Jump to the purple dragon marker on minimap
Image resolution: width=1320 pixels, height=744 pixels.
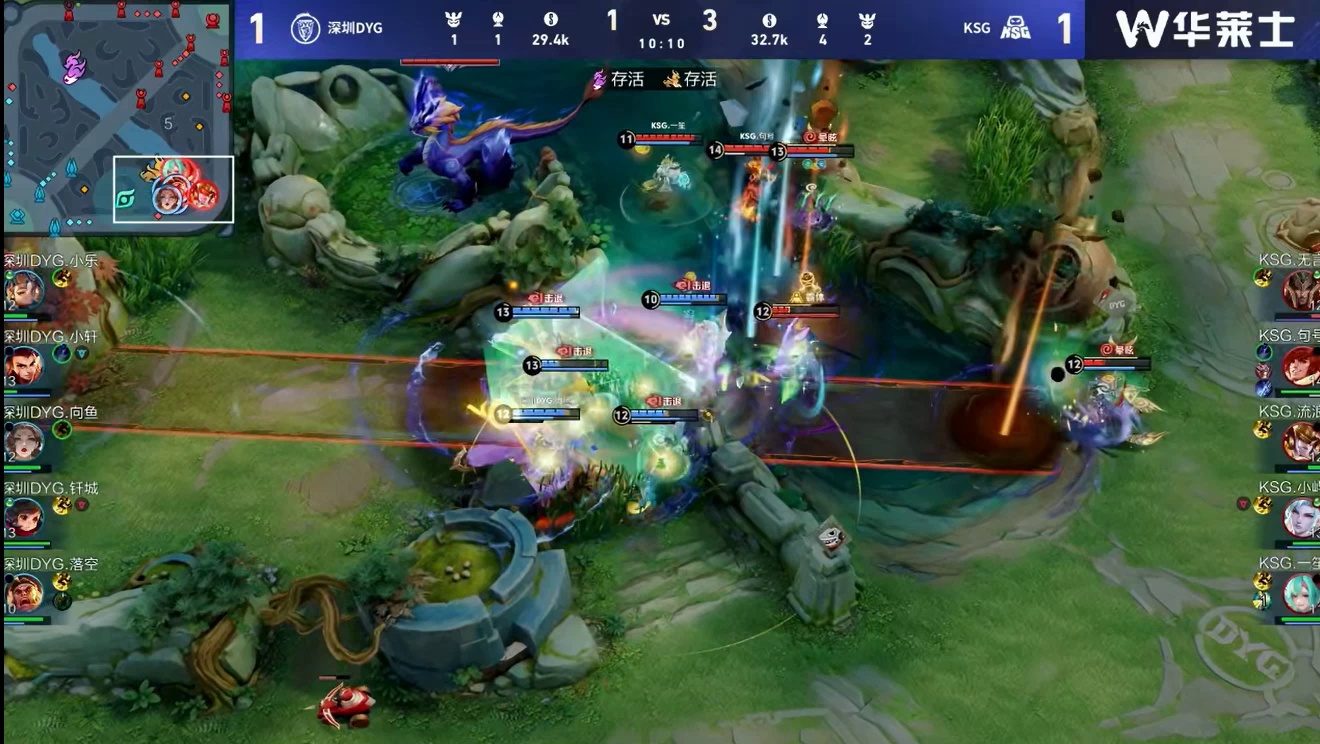click(74, 68)
